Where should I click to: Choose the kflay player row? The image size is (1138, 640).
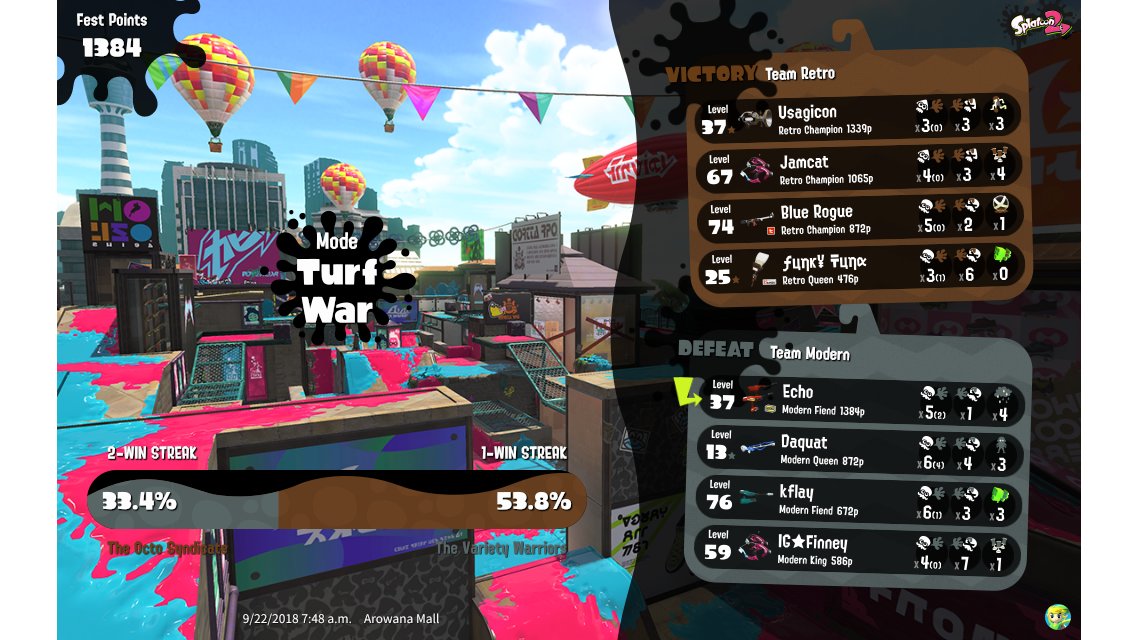(x=860, y=500)
